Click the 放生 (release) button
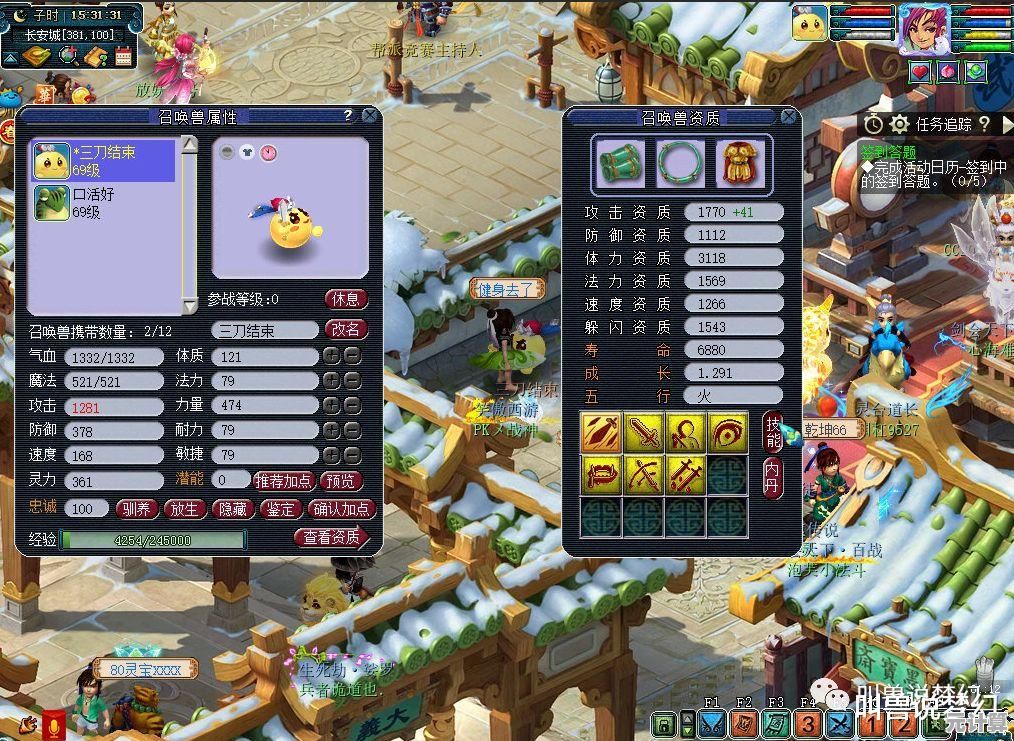Screen dimensions: 1014x741 tap(185, 509)
